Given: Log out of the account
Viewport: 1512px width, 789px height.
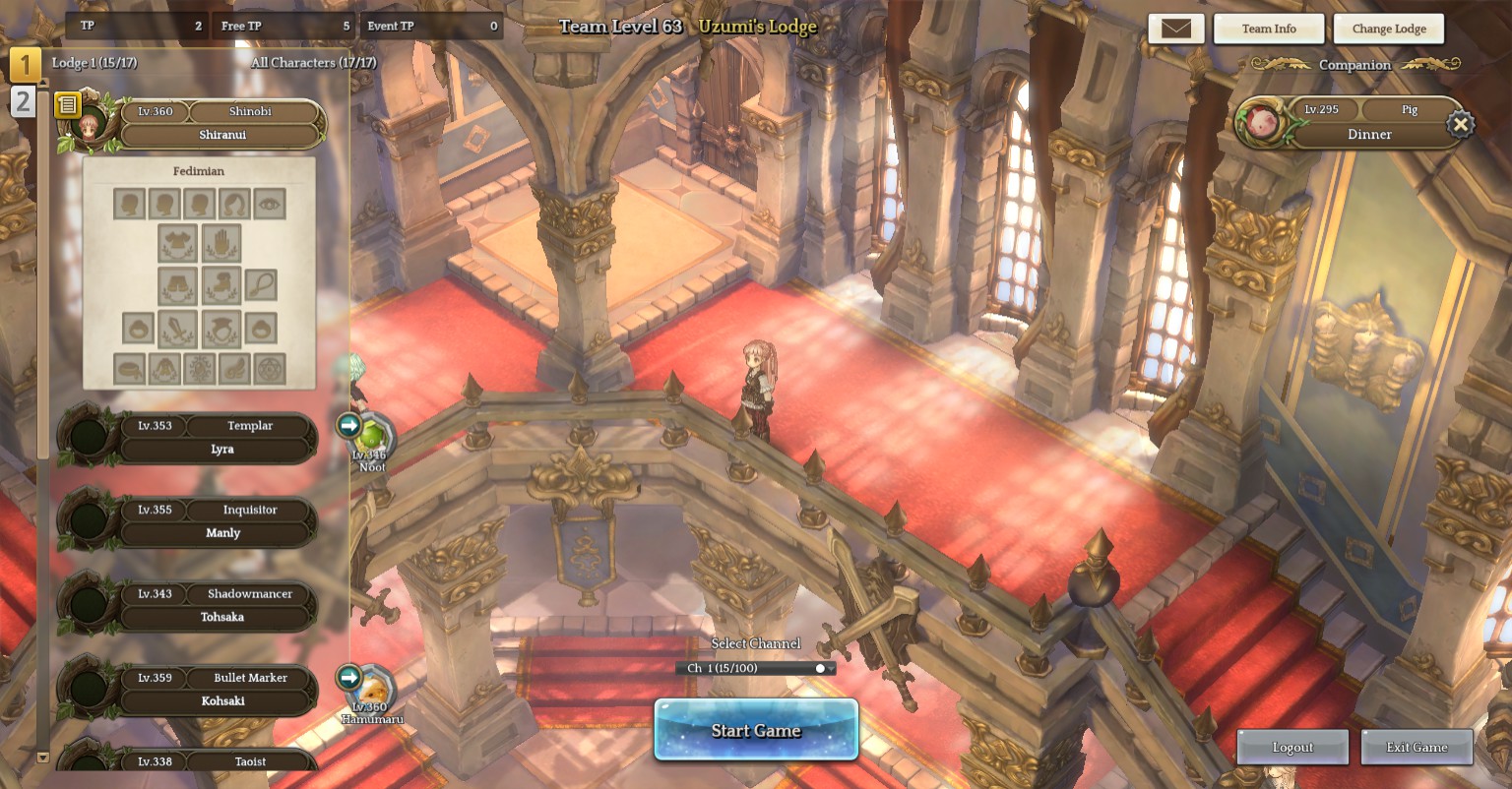Looking at the screenshot, I should pyautogui.click(x=1291, y=747).
